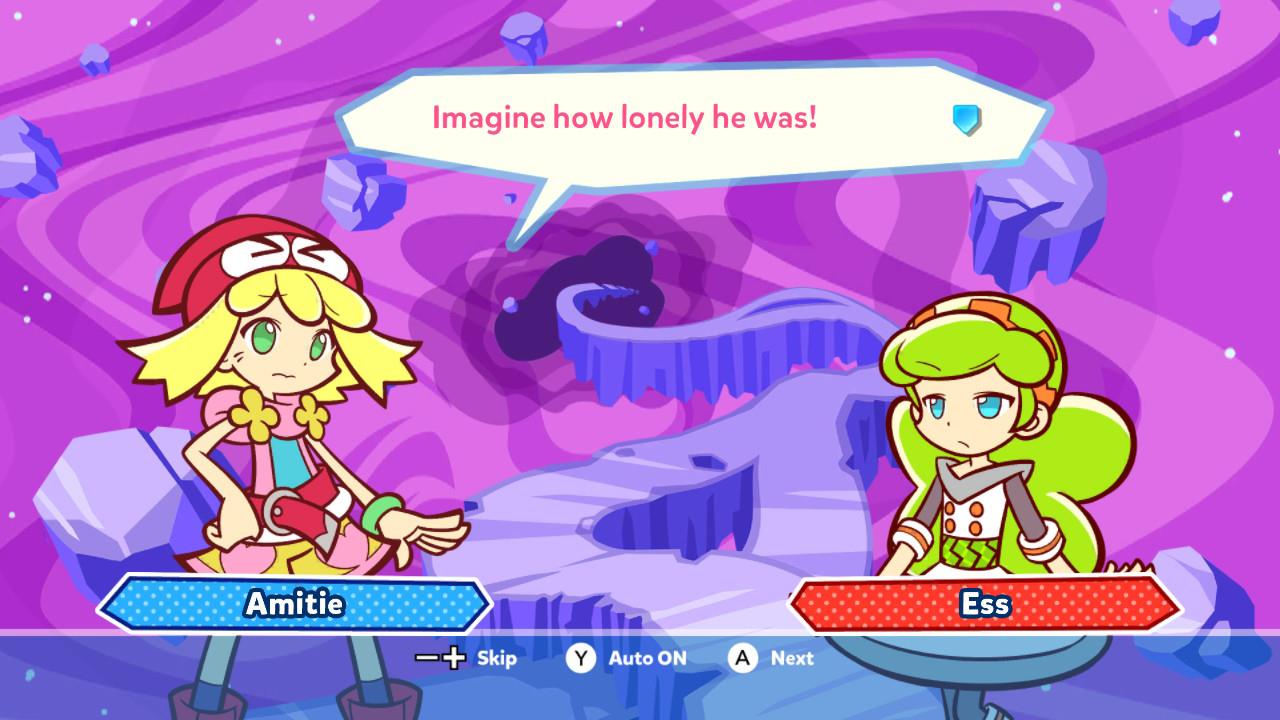Screen dimensions: 1280x720
Task: Skip the dialogue cutscene
Action: pyautogui.click(x=467, y=658)
